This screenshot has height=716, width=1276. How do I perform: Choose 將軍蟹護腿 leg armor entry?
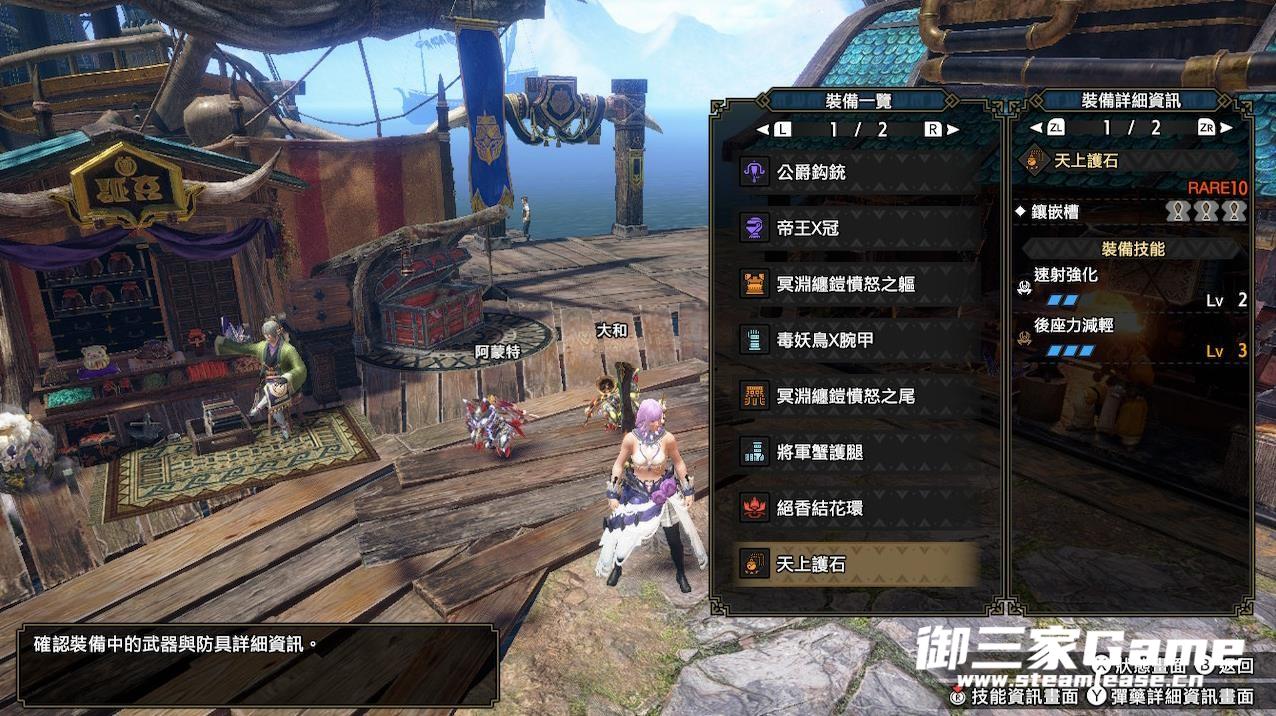(856, 452)
